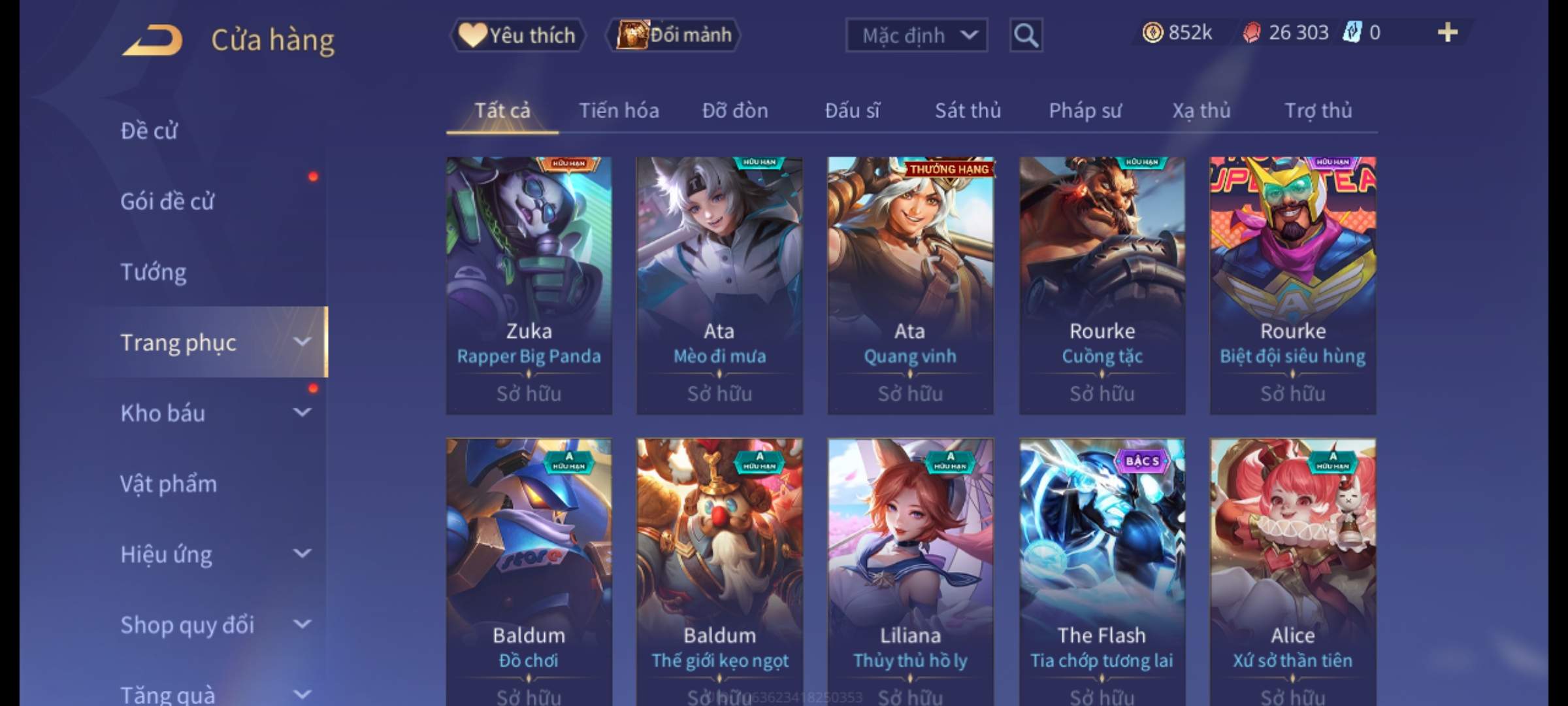Go back using the return arrow

[x=152, y=41]
